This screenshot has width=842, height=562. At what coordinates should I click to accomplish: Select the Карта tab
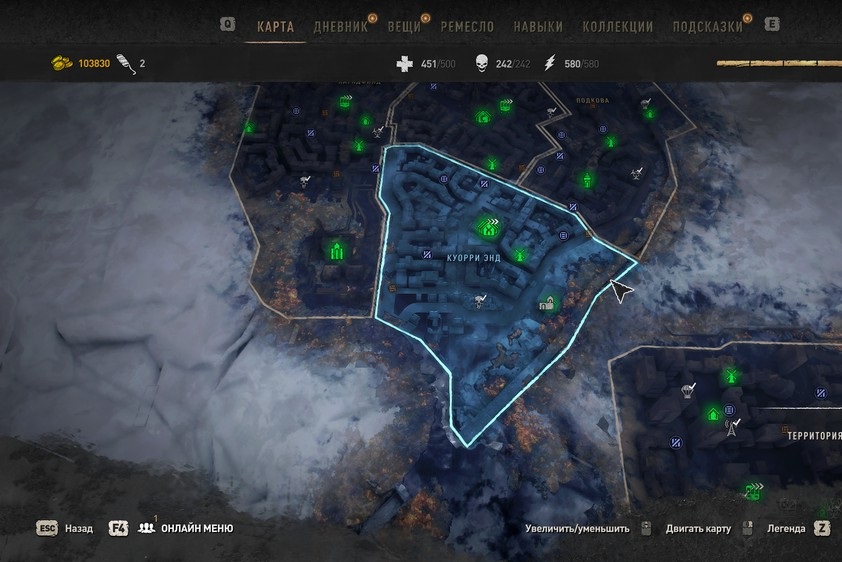pos(275,27)
